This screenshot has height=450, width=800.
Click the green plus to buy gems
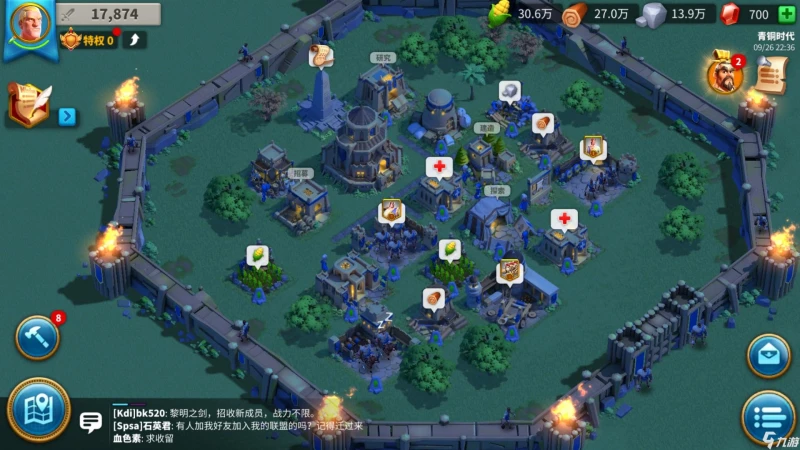pos(786,14)
